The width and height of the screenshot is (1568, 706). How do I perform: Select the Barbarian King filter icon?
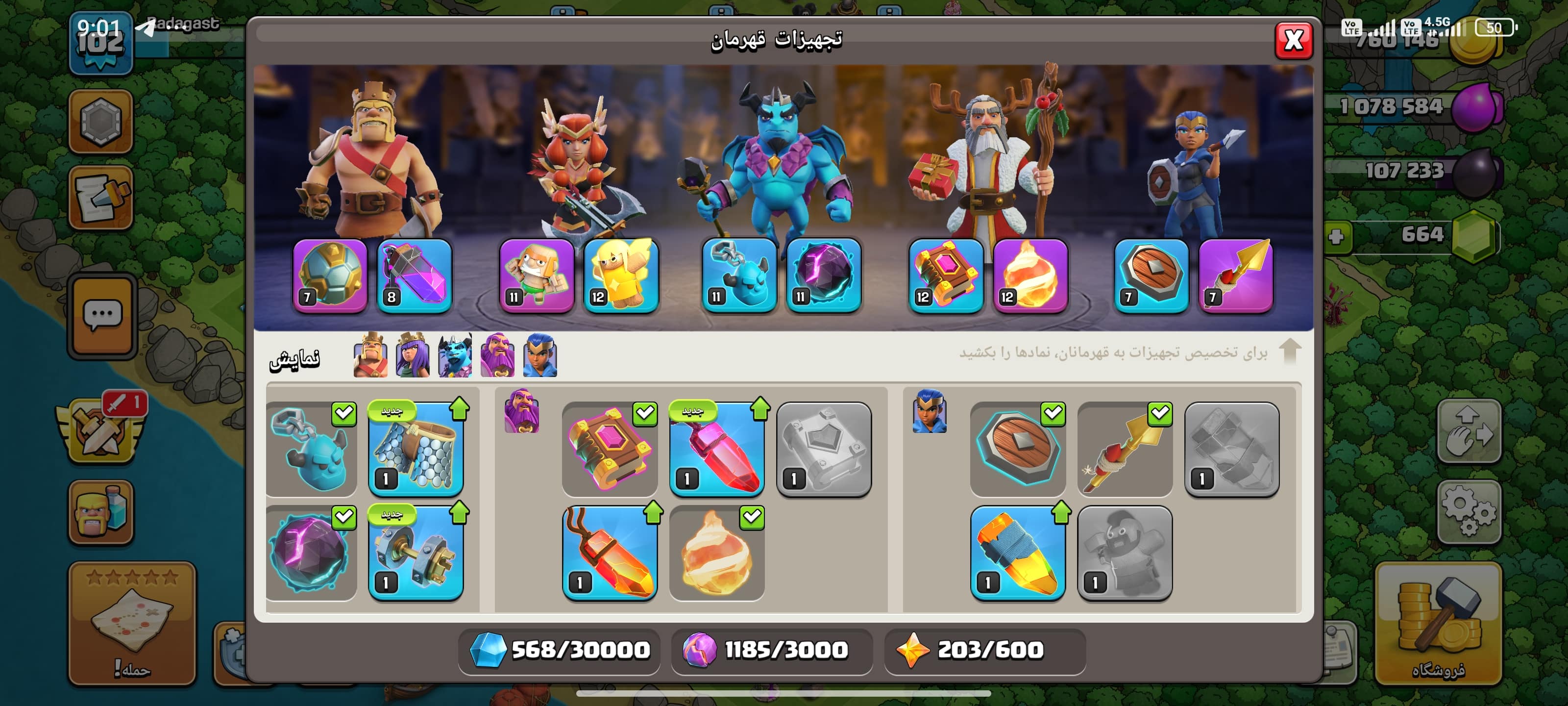(370, 355)
